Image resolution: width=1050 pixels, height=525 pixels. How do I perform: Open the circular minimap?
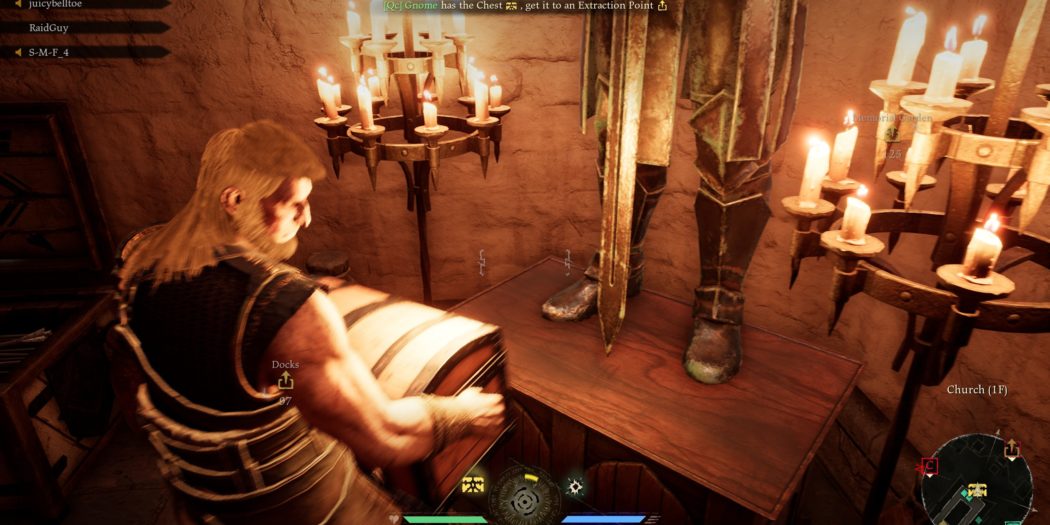[x=977, y=482]
